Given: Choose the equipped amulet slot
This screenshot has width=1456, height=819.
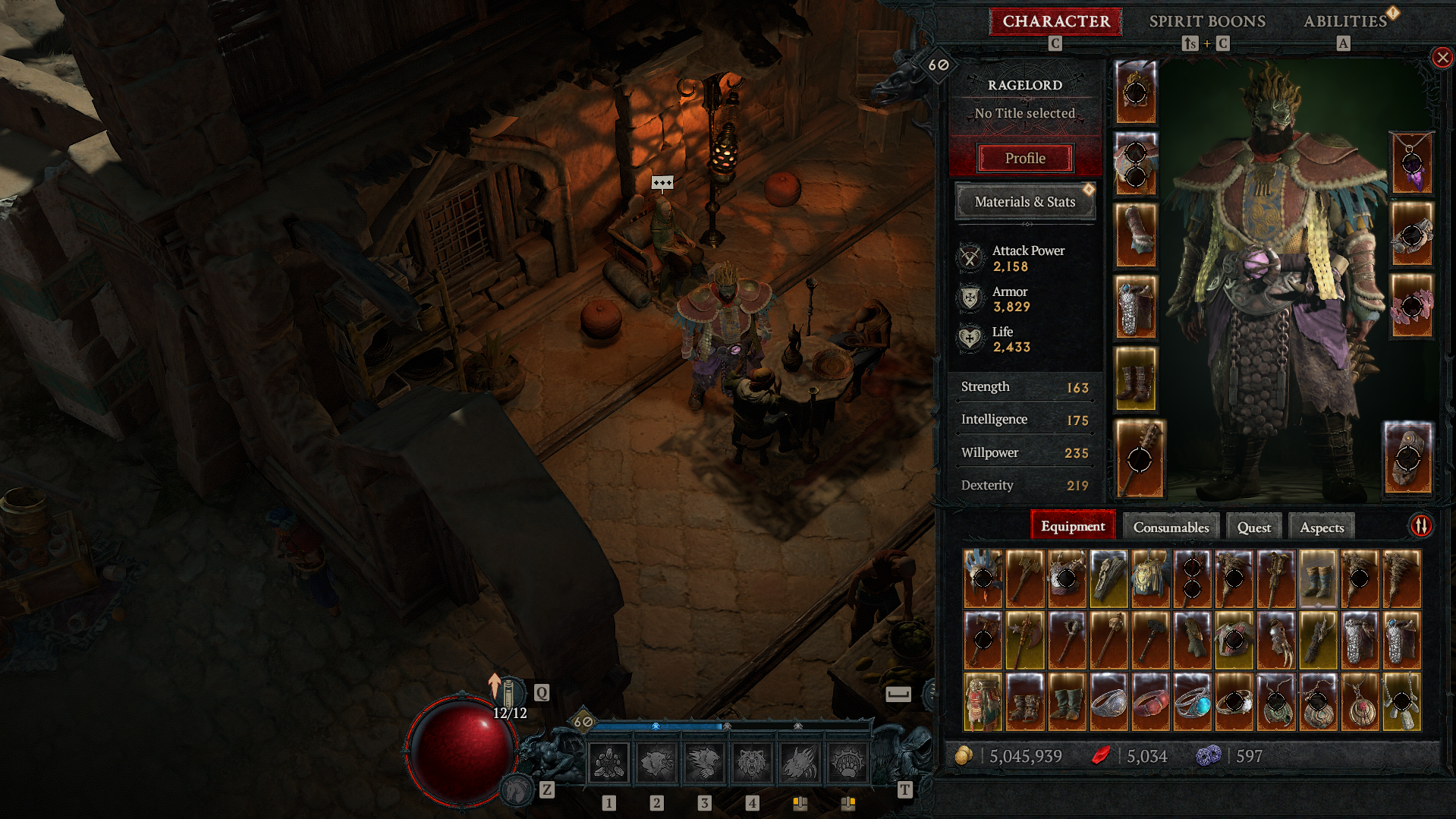Looking at the screenshot, I should pyautogui.click(x=1410, y=162).
